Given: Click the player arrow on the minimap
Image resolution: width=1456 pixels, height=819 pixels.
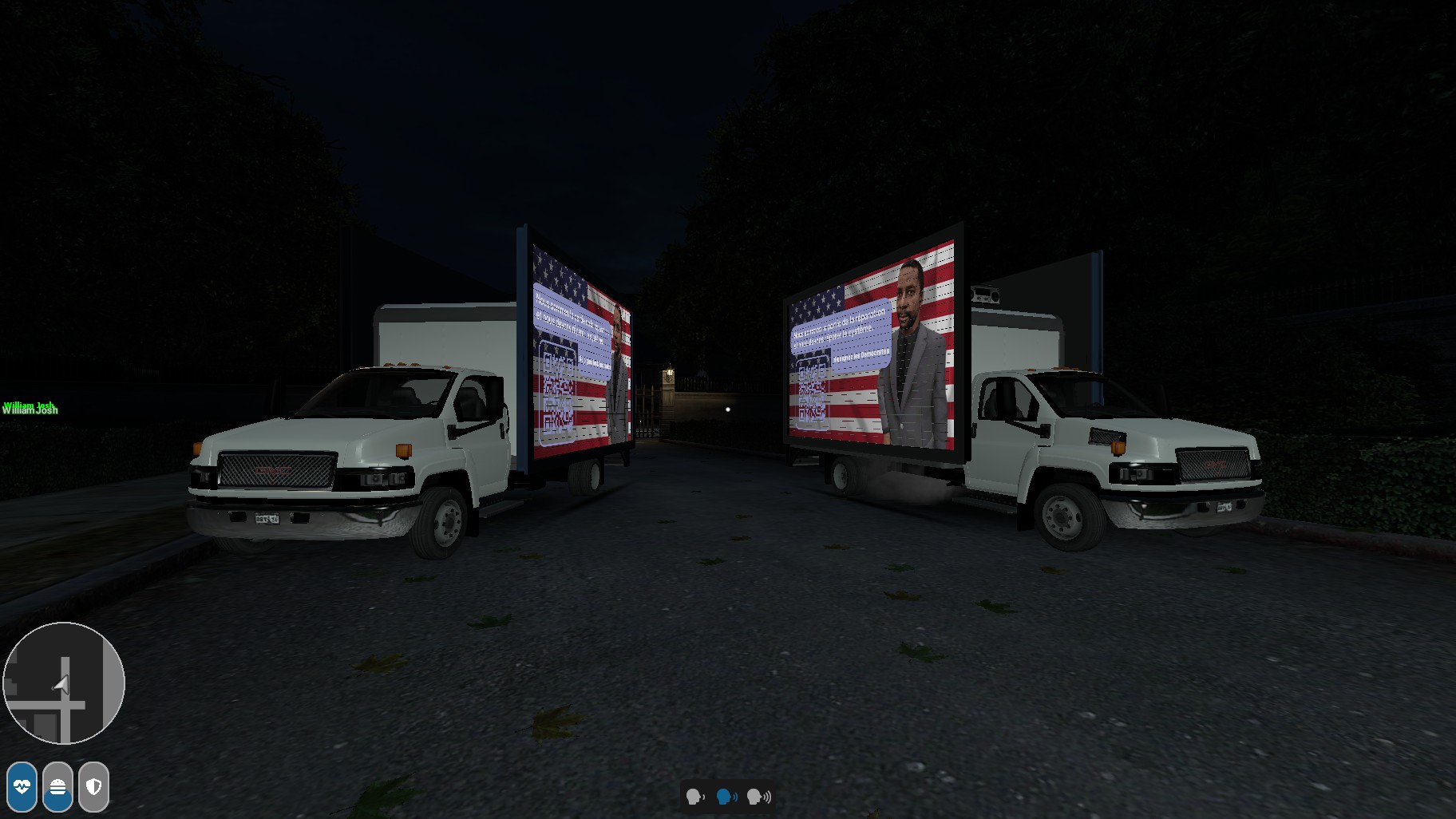Looking at the screenshot, I should click(60, 683).
